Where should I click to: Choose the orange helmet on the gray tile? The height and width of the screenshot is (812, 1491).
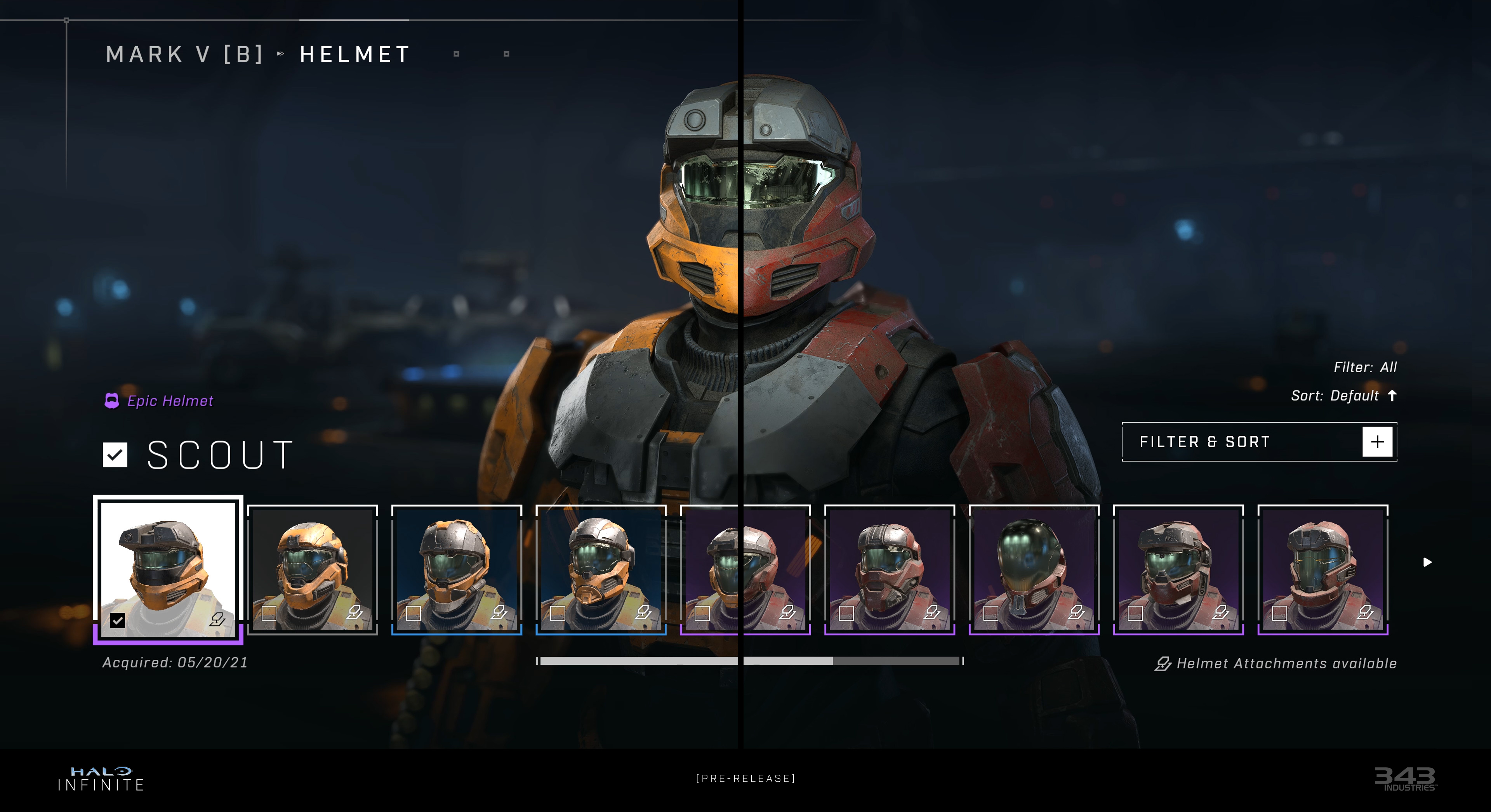(313, 569)
